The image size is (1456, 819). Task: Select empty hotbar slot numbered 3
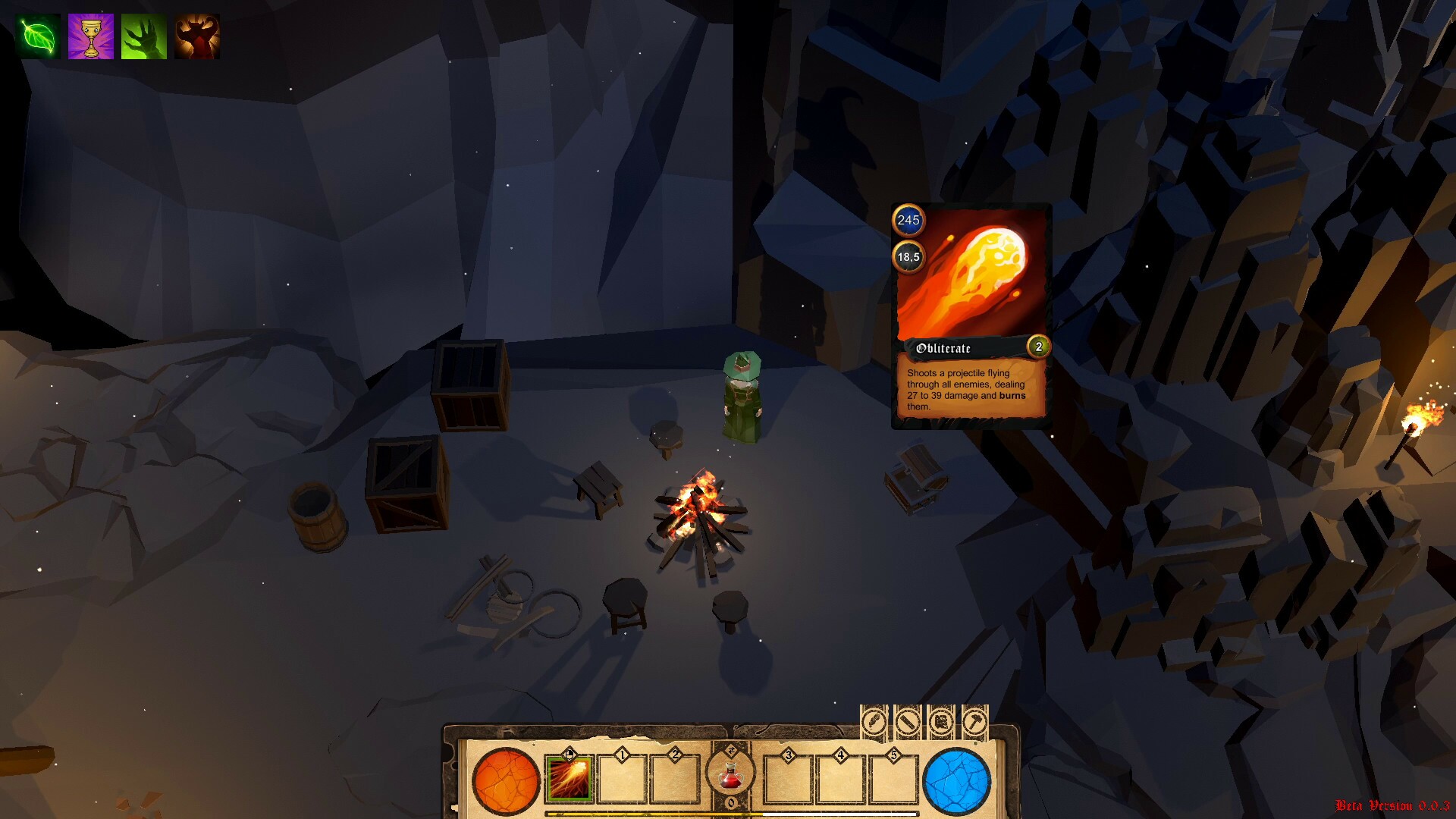tap(789, 779)
